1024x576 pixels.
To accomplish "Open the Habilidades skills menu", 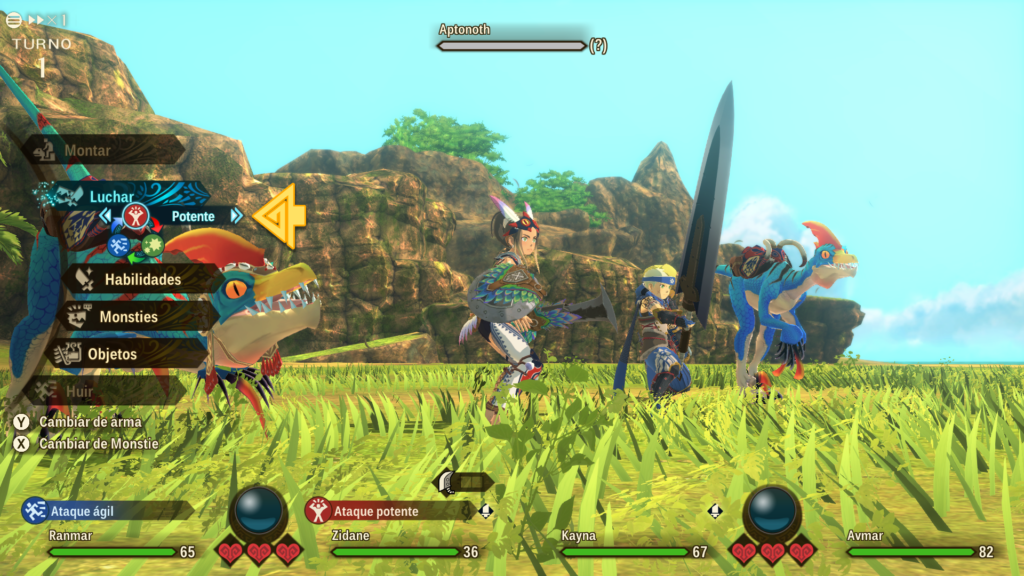I will tap(142, 279).
